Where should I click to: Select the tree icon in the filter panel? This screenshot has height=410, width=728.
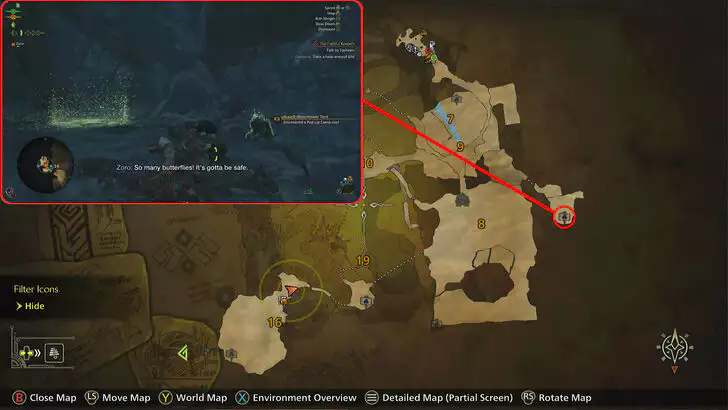(54, 351)
